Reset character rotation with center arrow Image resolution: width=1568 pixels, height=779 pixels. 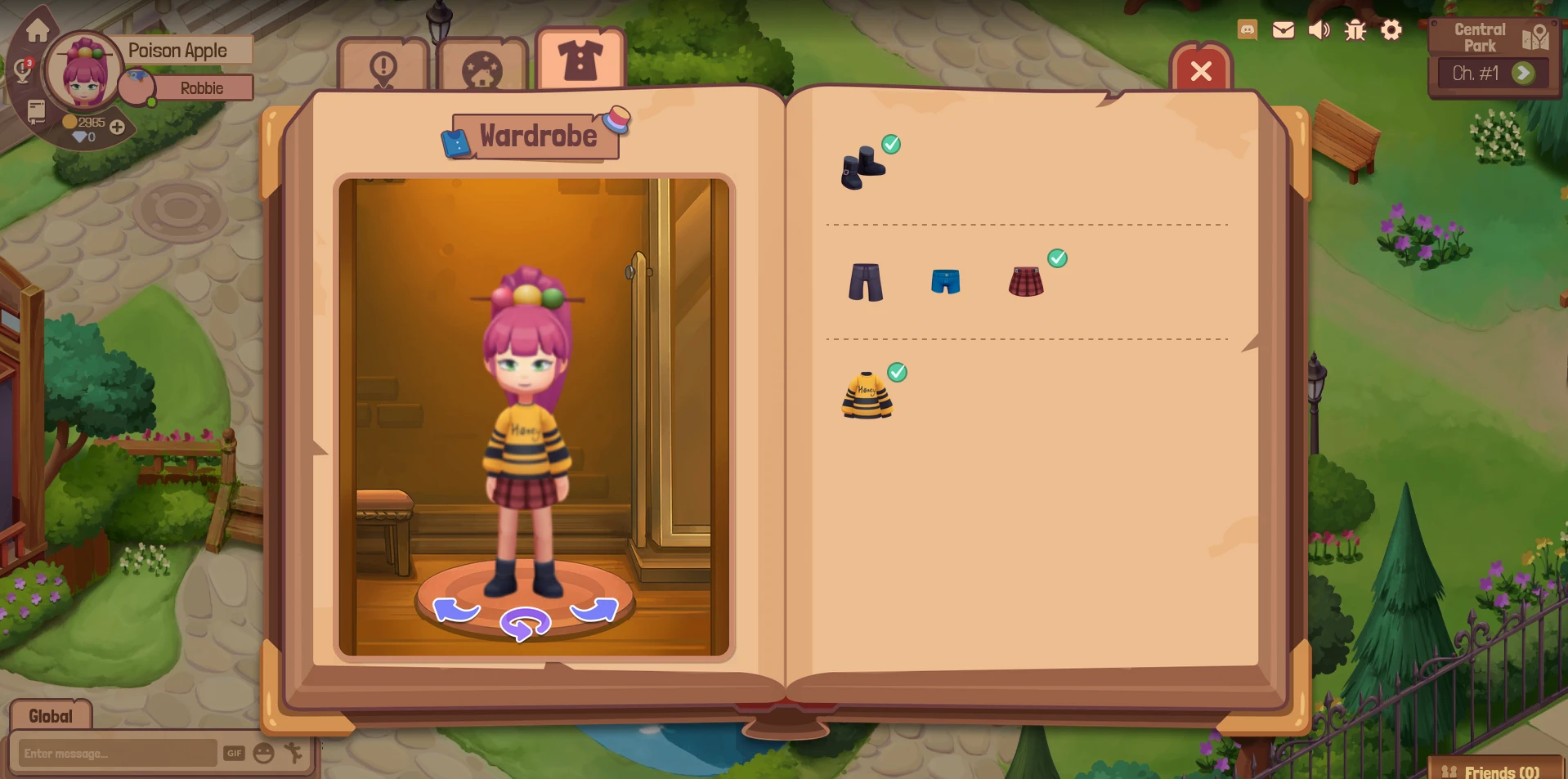[x=525, y=625]
